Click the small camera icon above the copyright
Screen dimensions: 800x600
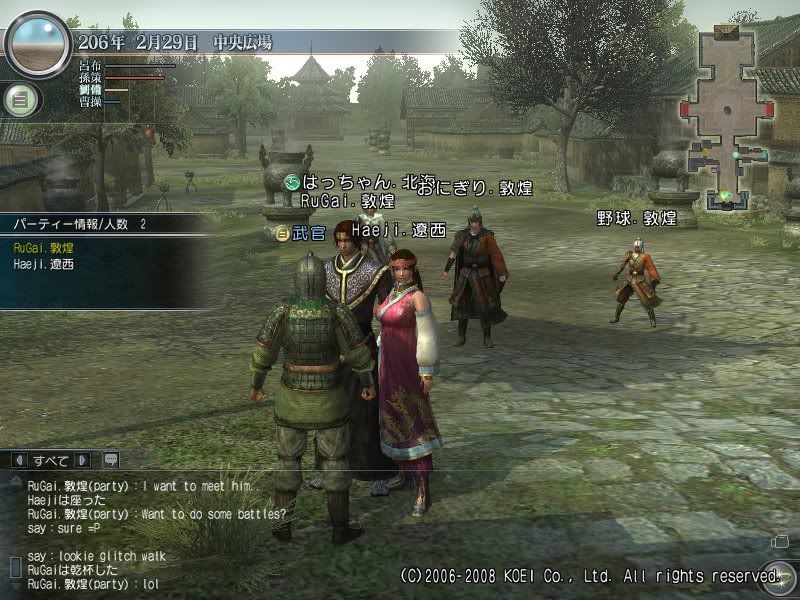pos(780,542)
